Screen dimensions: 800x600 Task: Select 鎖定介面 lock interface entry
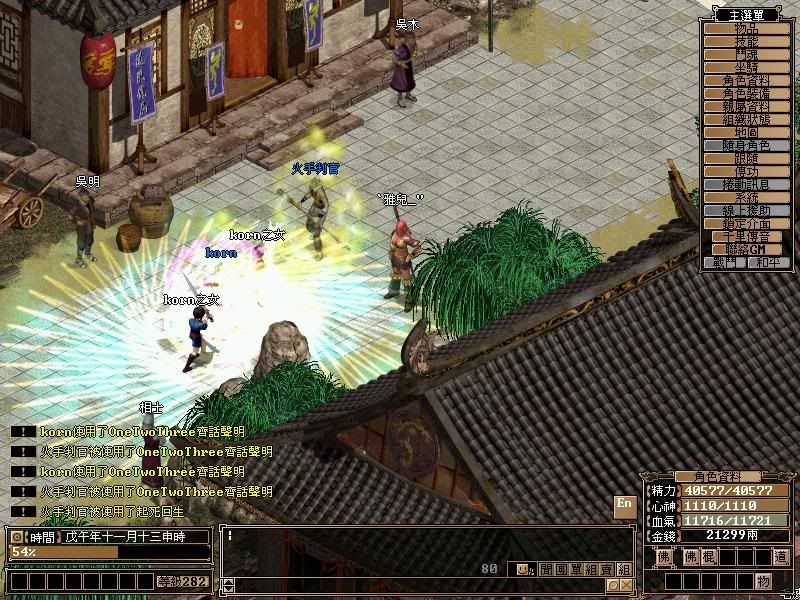747,224
